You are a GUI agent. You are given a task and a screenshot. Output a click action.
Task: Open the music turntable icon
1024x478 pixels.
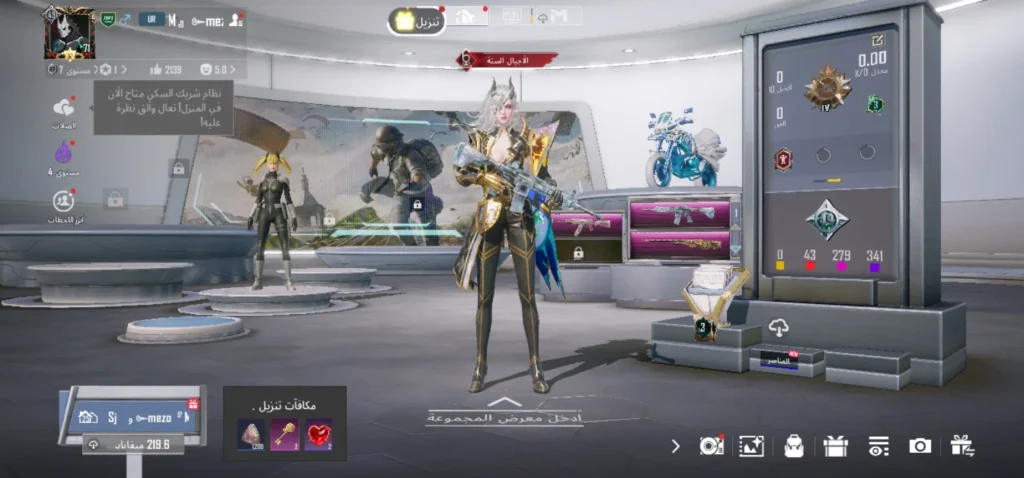tap(711, 446)
